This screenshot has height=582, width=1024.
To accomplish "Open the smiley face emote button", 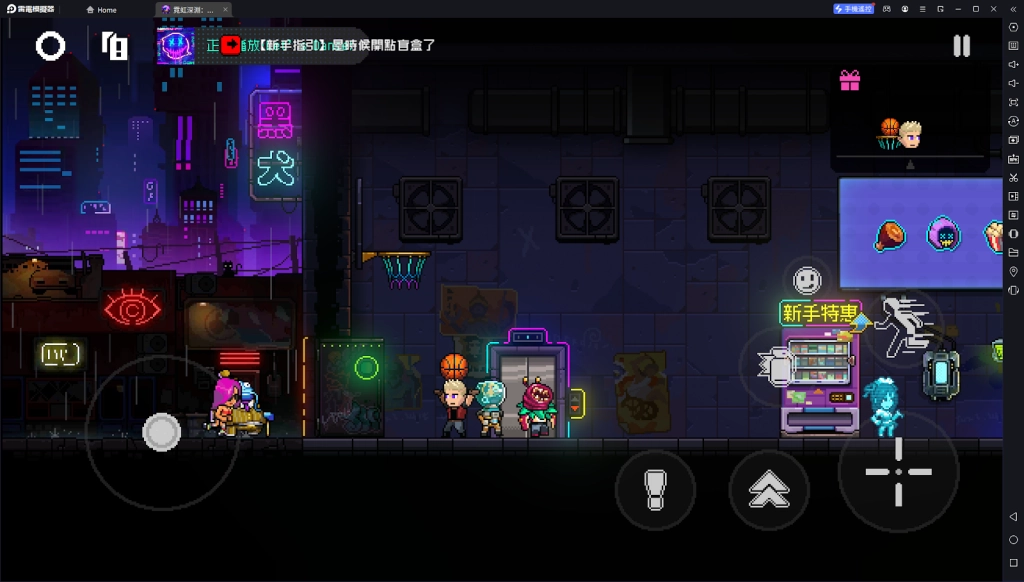I will (807, 279).
